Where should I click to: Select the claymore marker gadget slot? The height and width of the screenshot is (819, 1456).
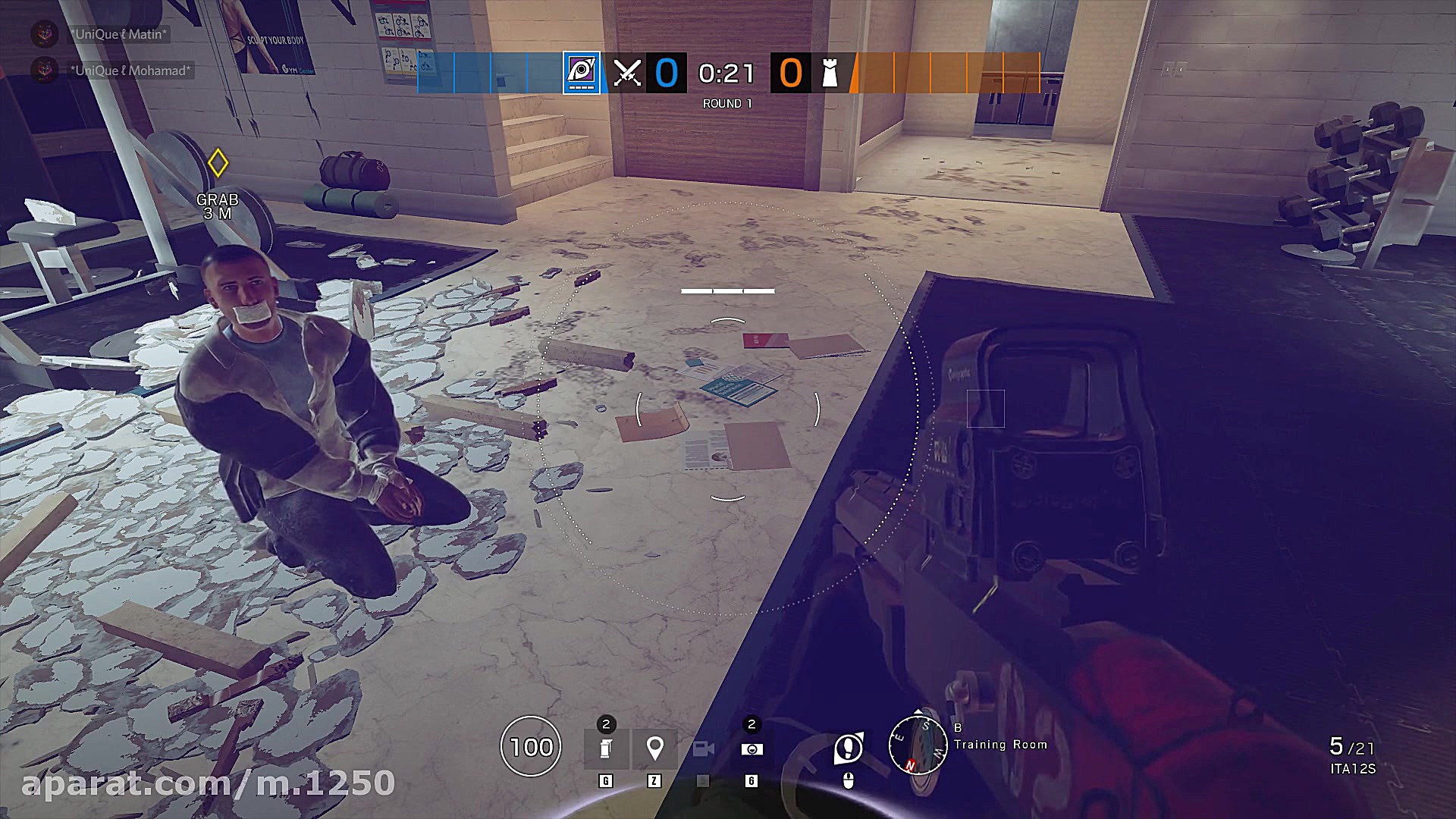pyautogui.click(x=654, y=748)
